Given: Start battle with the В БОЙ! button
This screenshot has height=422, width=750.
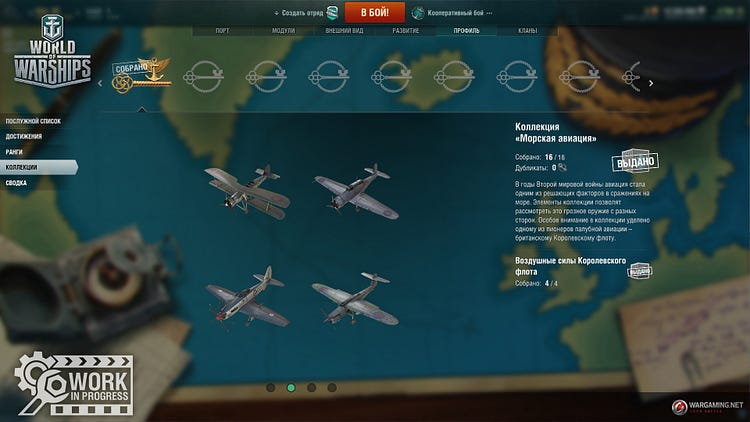Looking at the screenshot, I should click(374, 12).
